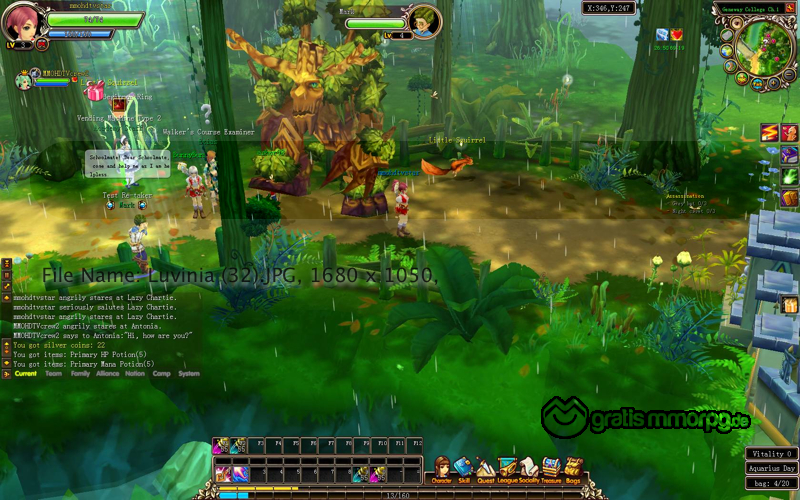Open the pink gift box icon
The width and height of the screenshot is (800, 500).
[x=95, y=92]
